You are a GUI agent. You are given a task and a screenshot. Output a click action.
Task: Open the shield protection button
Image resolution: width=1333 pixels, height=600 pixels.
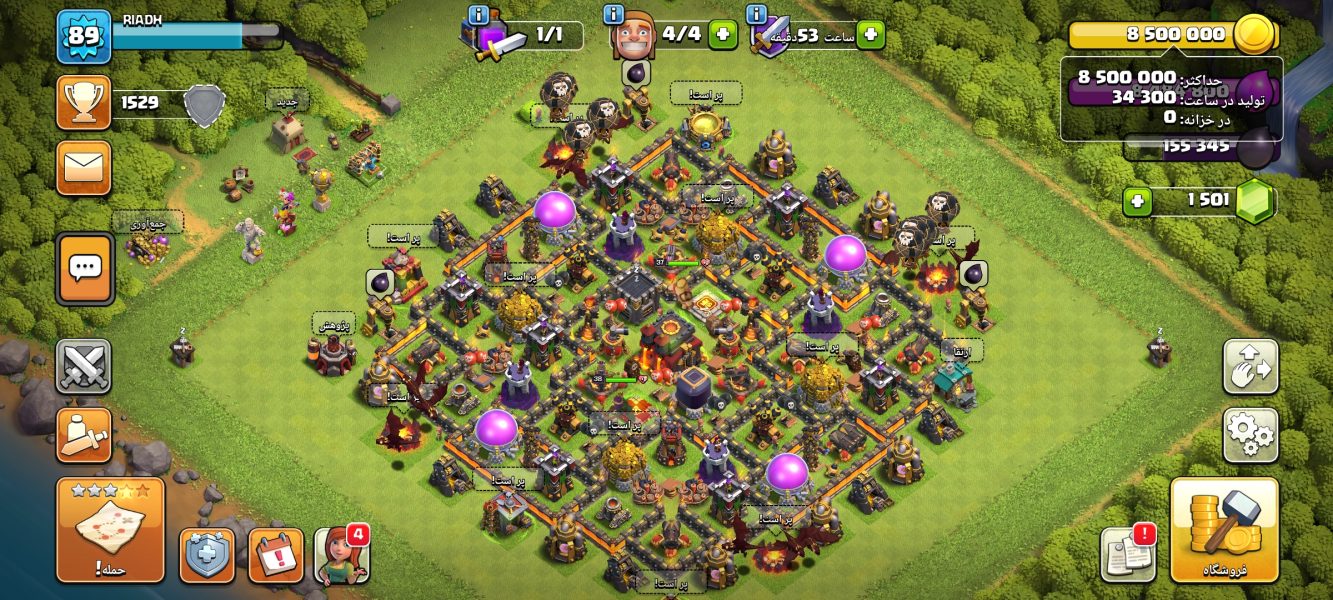tap(207, 556)
